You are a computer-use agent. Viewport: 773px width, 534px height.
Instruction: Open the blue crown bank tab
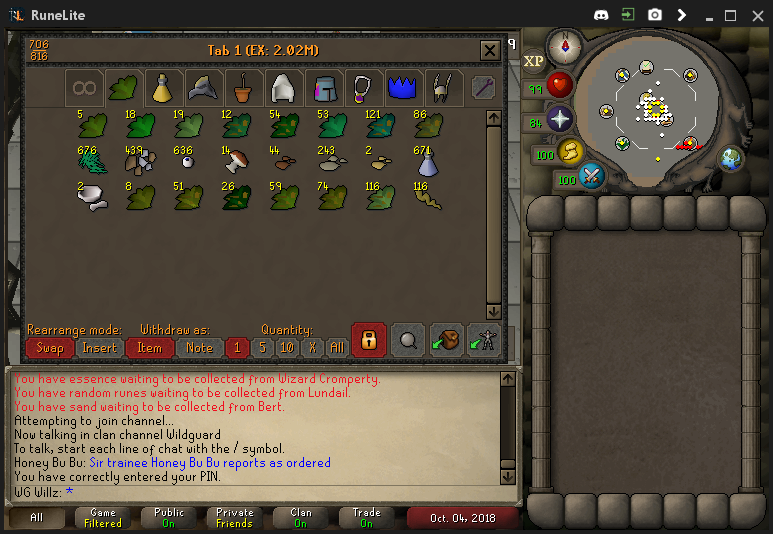[401, 88]
